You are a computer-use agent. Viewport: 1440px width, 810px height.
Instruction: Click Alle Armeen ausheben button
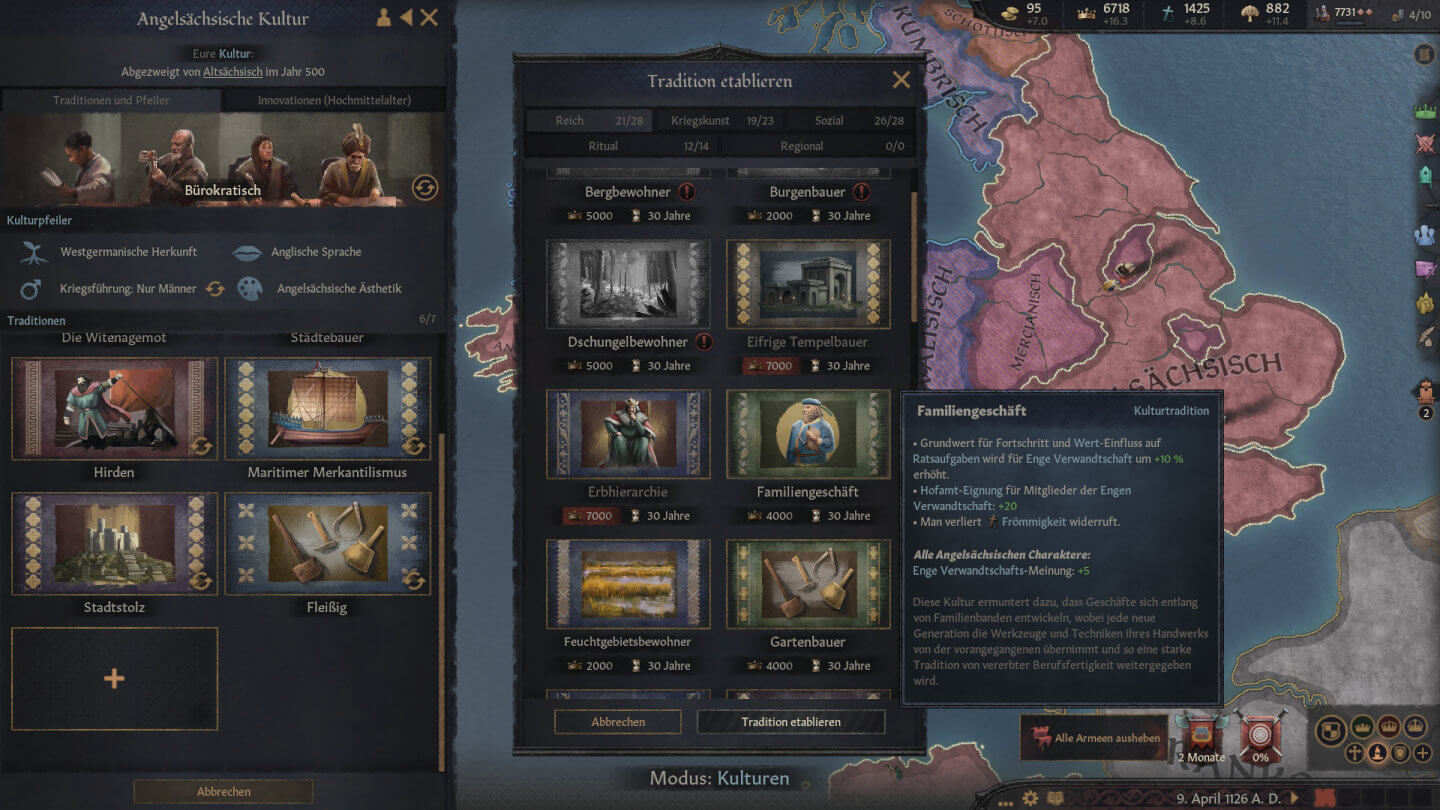[x=1096, y=738]
